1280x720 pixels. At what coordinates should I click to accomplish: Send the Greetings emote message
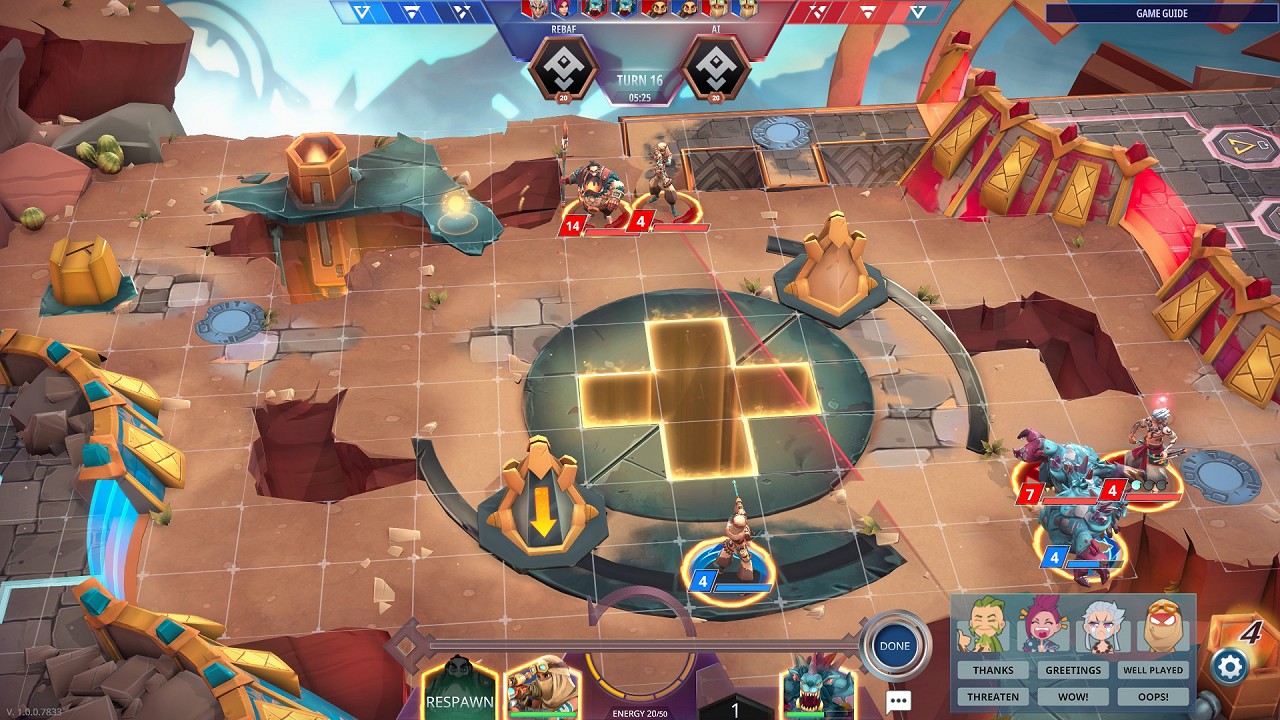(1073, 670)
